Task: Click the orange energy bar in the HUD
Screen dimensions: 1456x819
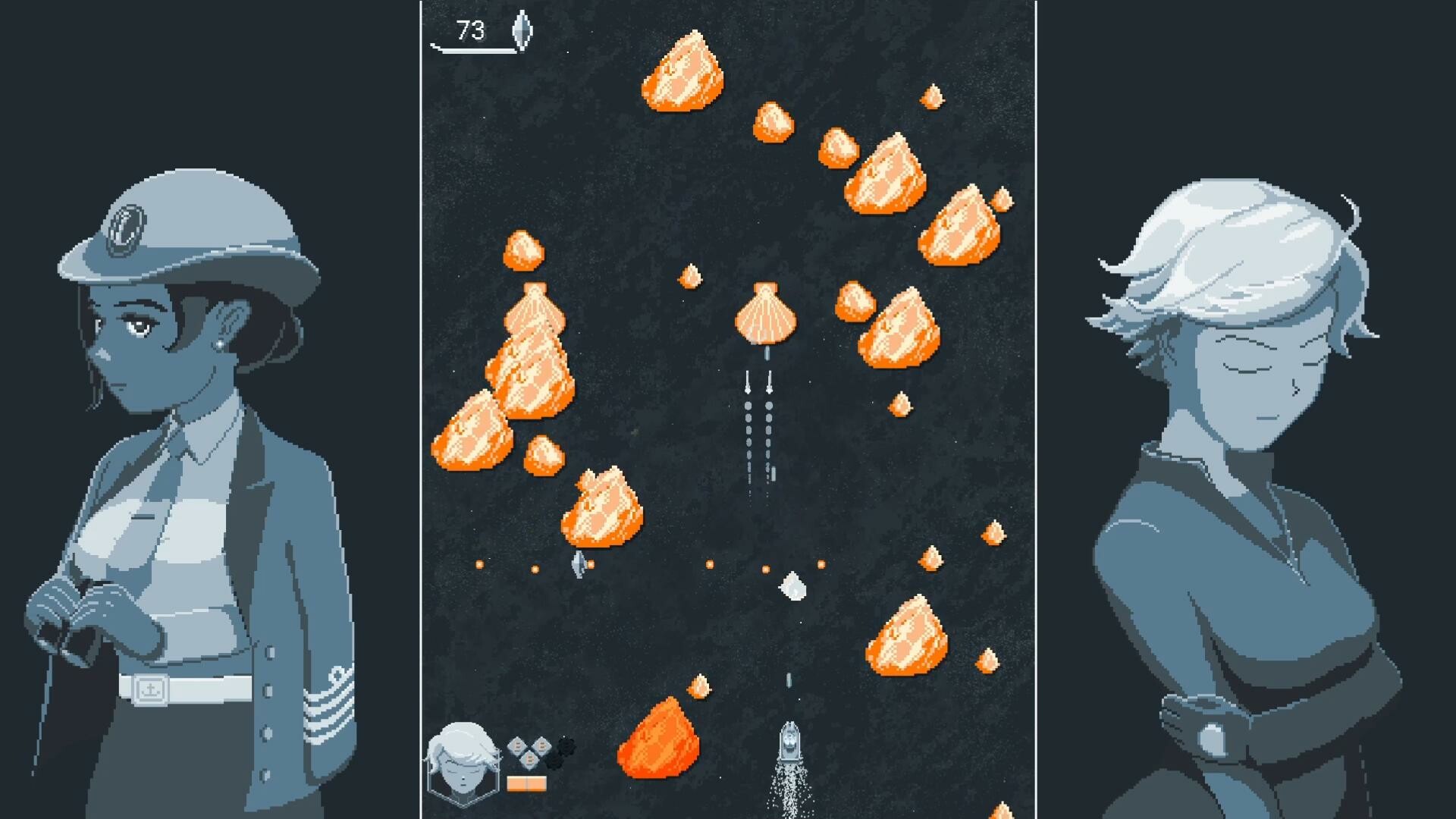Action: coord(526,783)
